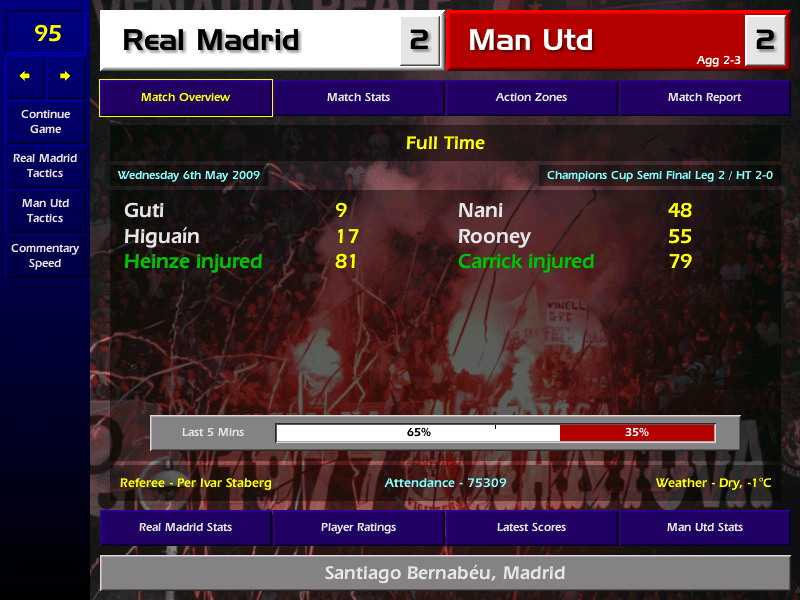This screenshot has width=800, height=600.
Task: Change the Commentary Speed
Action: (x=45, y=255)
